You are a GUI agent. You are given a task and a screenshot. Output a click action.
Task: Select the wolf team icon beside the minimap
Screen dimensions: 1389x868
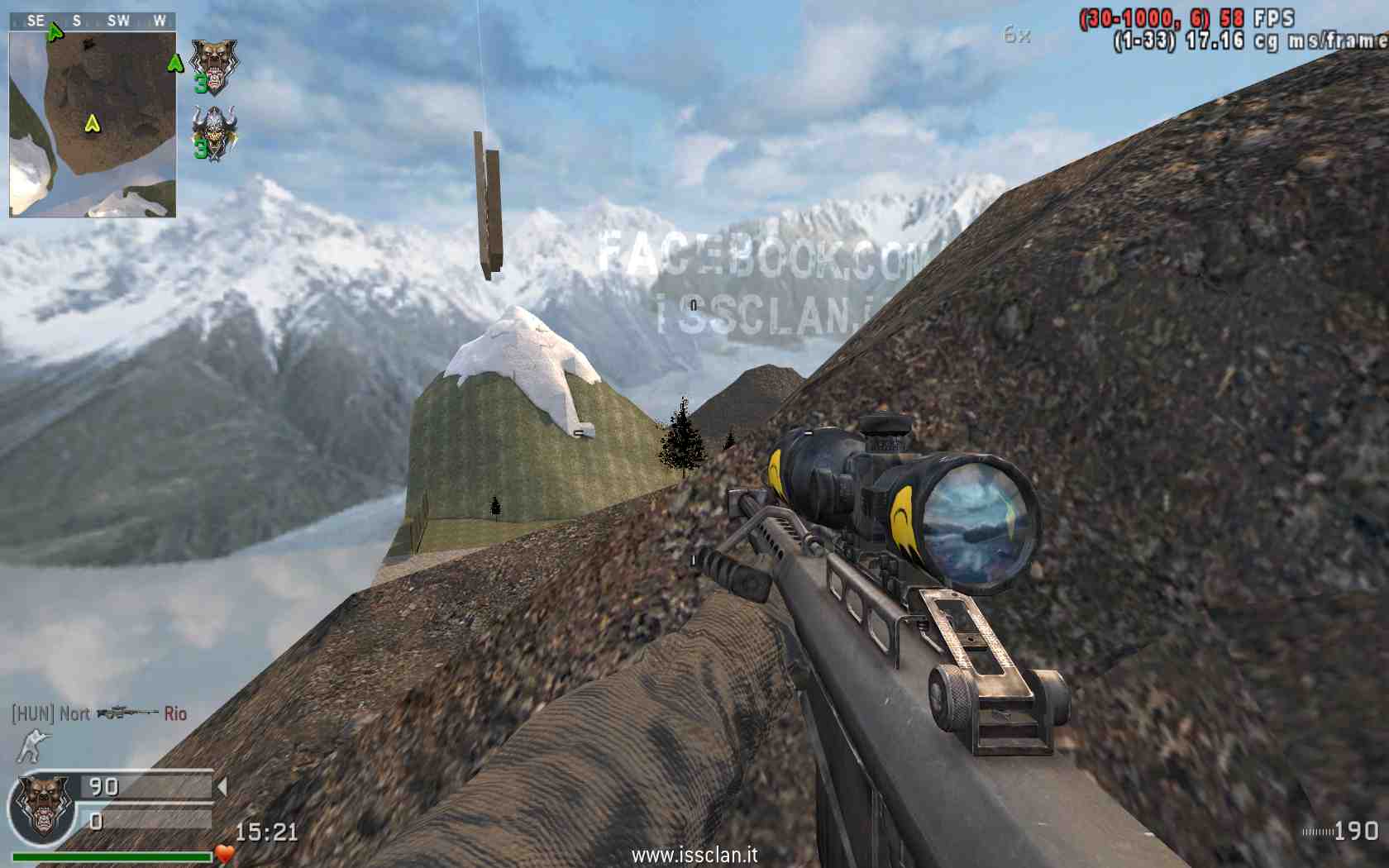point(213,64)
